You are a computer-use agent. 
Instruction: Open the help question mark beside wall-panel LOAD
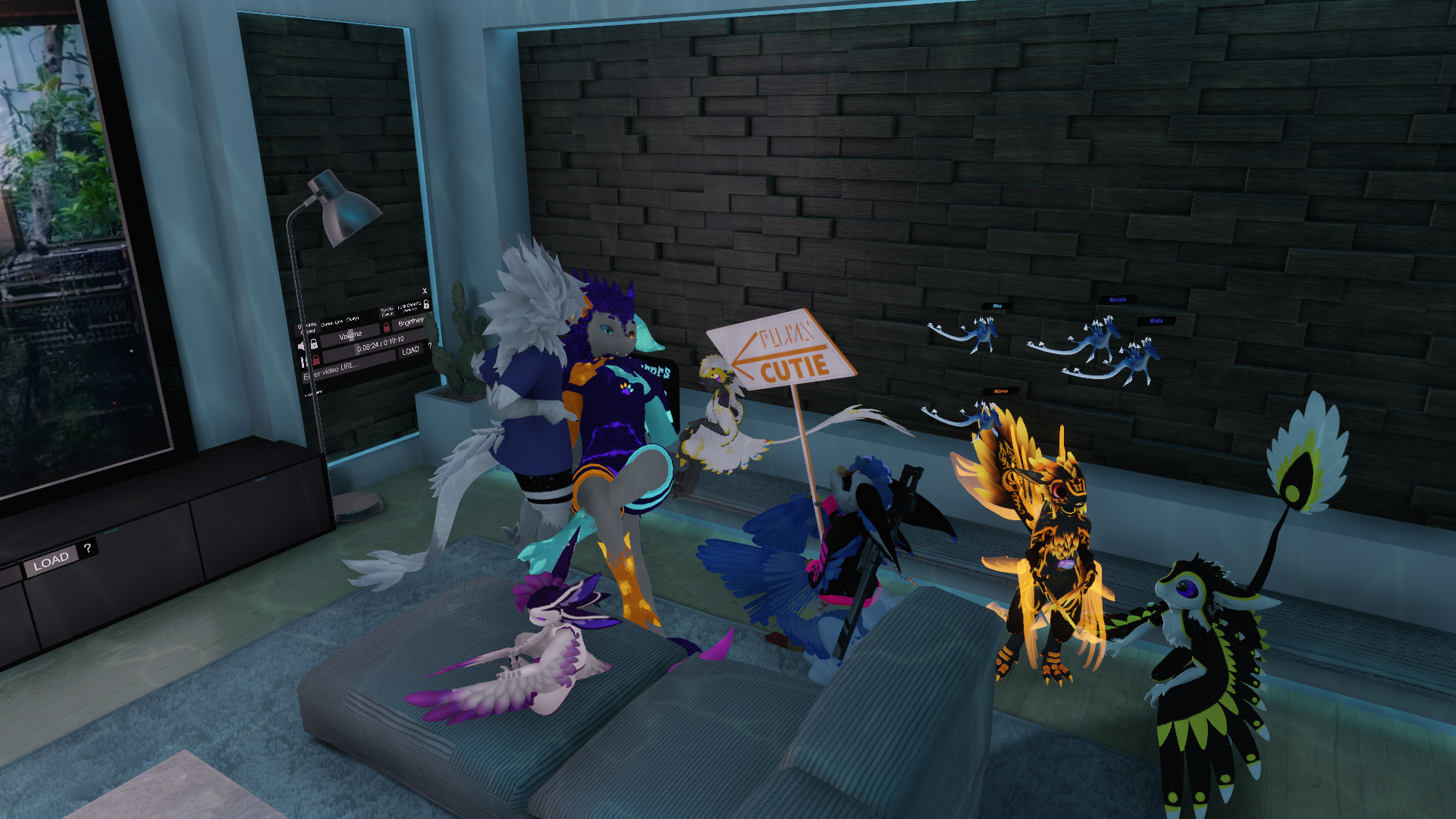pos(430,346)
